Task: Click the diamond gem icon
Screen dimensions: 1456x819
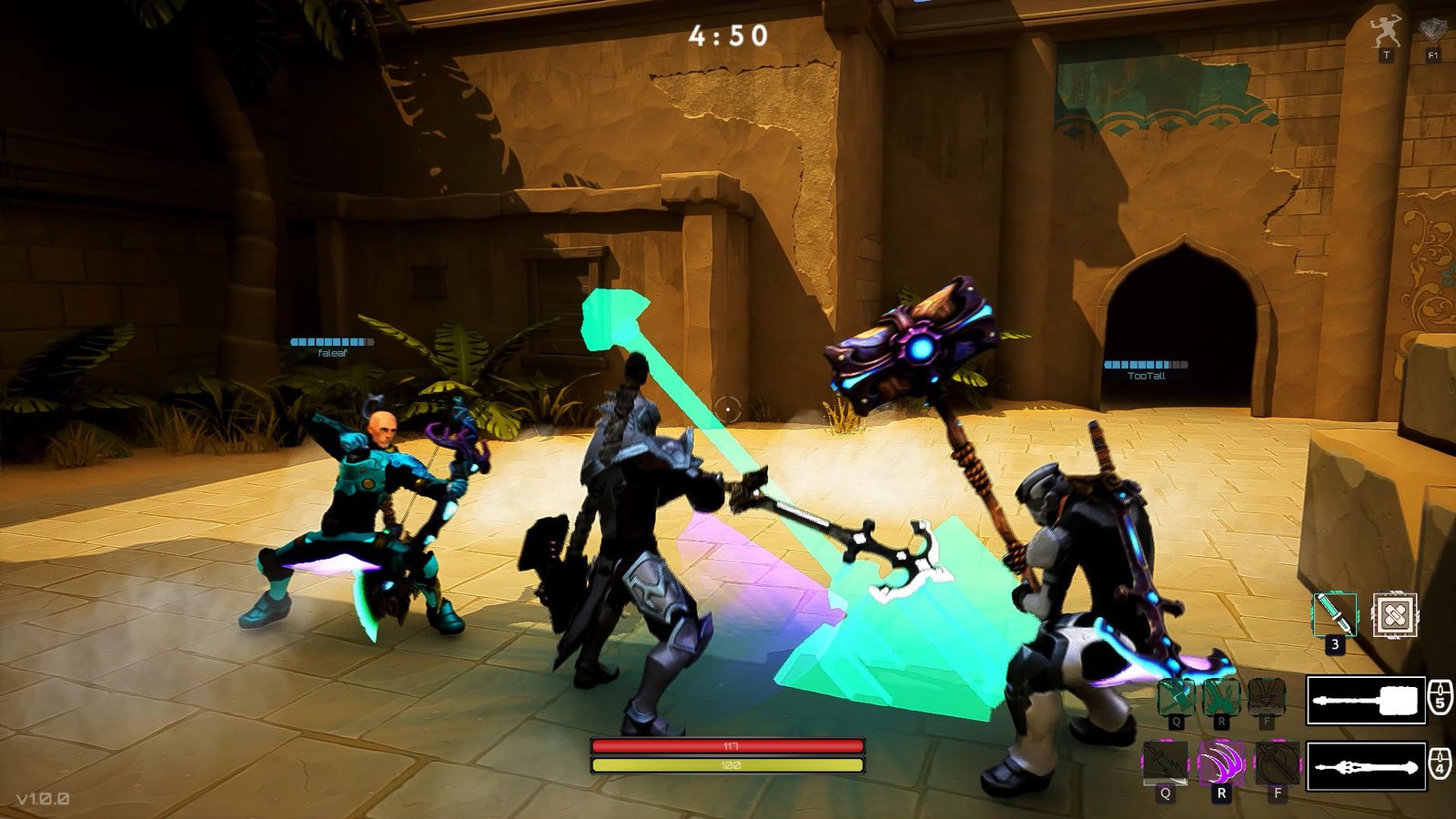Action: (1432, 31)
